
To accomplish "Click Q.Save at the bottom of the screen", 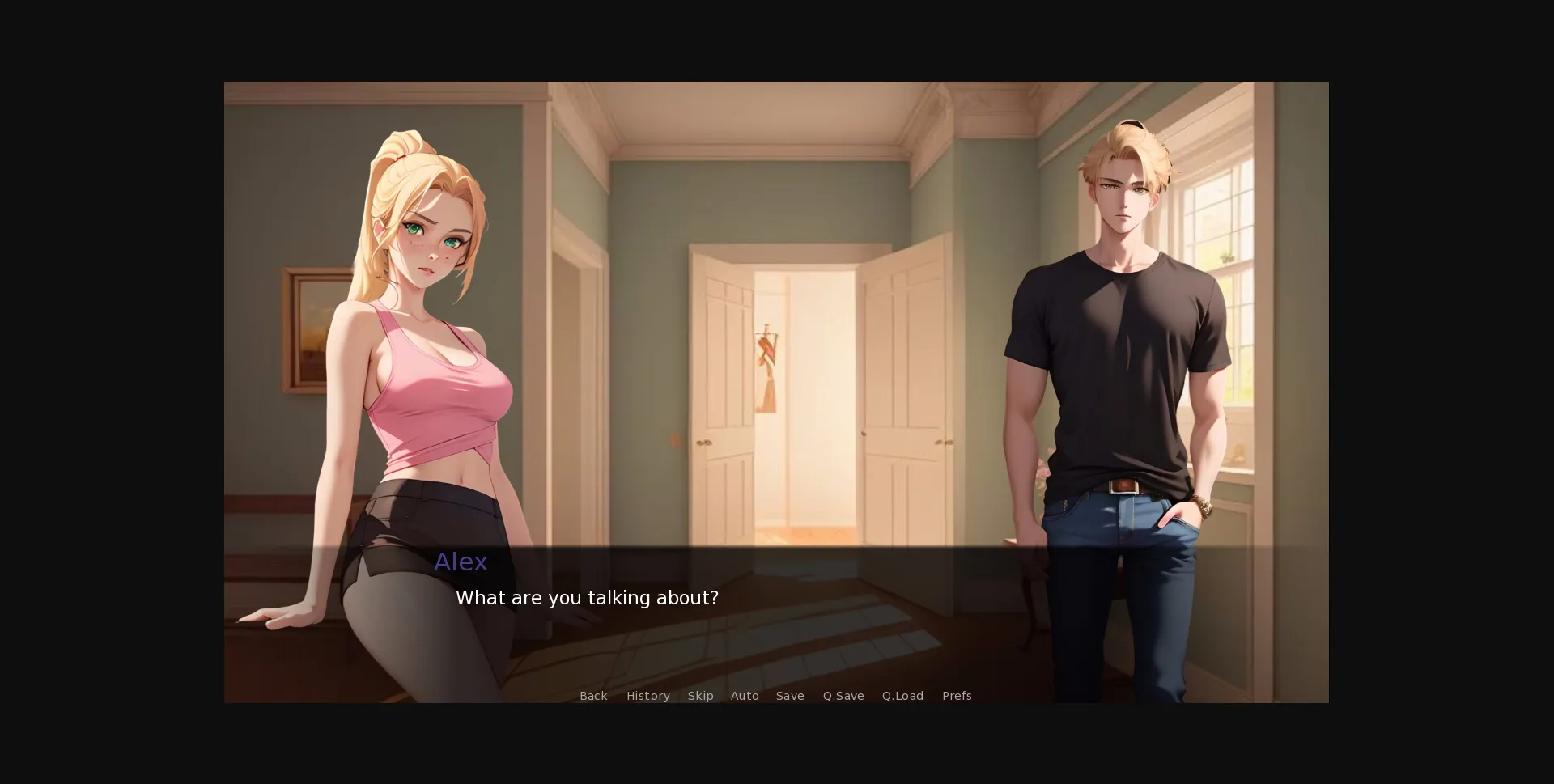I will 843,696.
